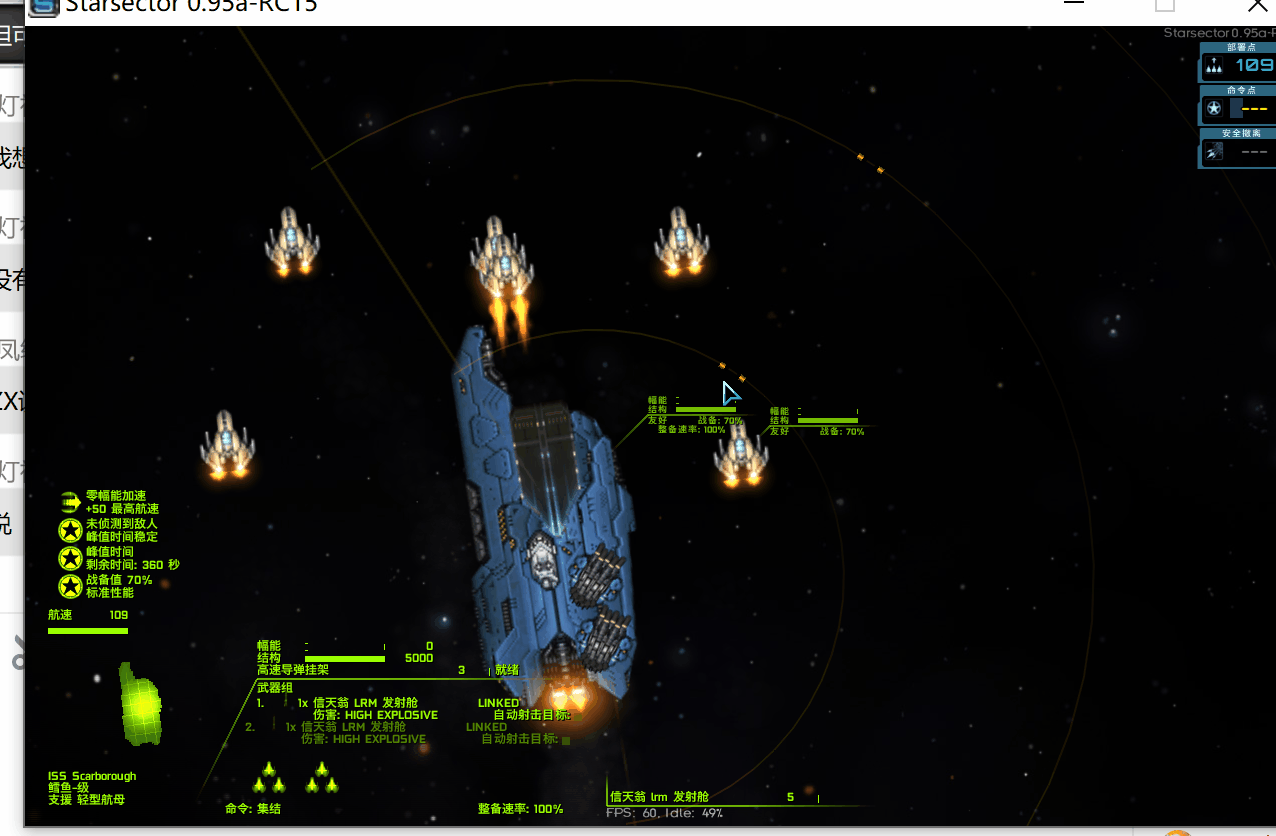Select the zero-flux speed boost arrow icon
Screen dimensions: 1276x836
[70, 501]
